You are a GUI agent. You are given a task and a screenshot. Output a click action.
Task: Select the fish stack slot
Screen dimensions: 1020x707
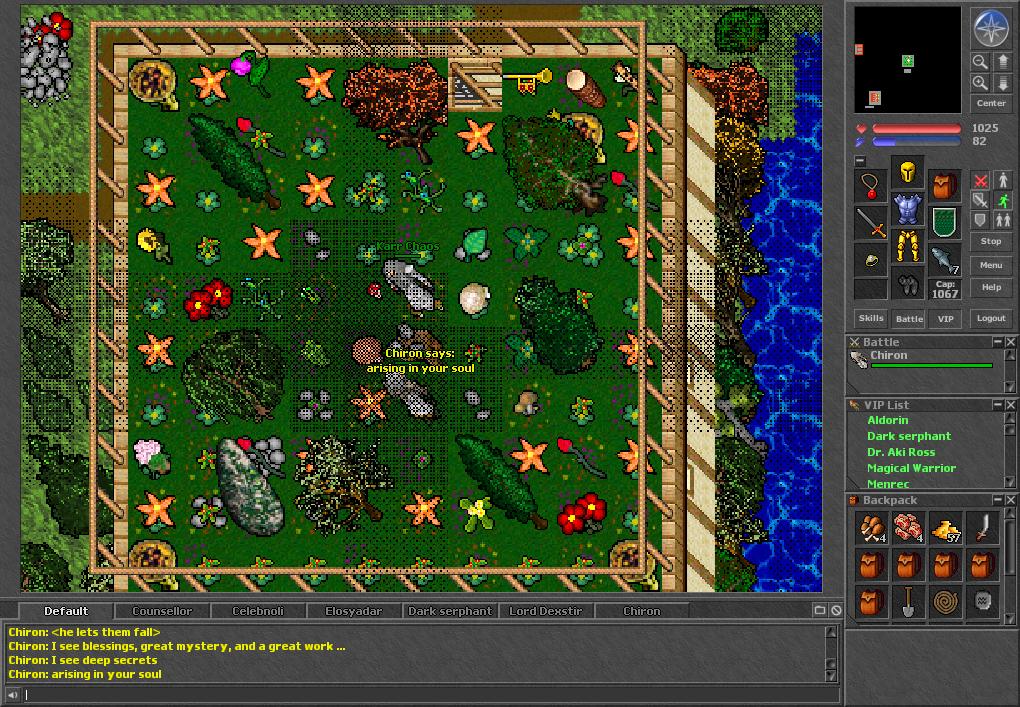click(x=944, y=259)
